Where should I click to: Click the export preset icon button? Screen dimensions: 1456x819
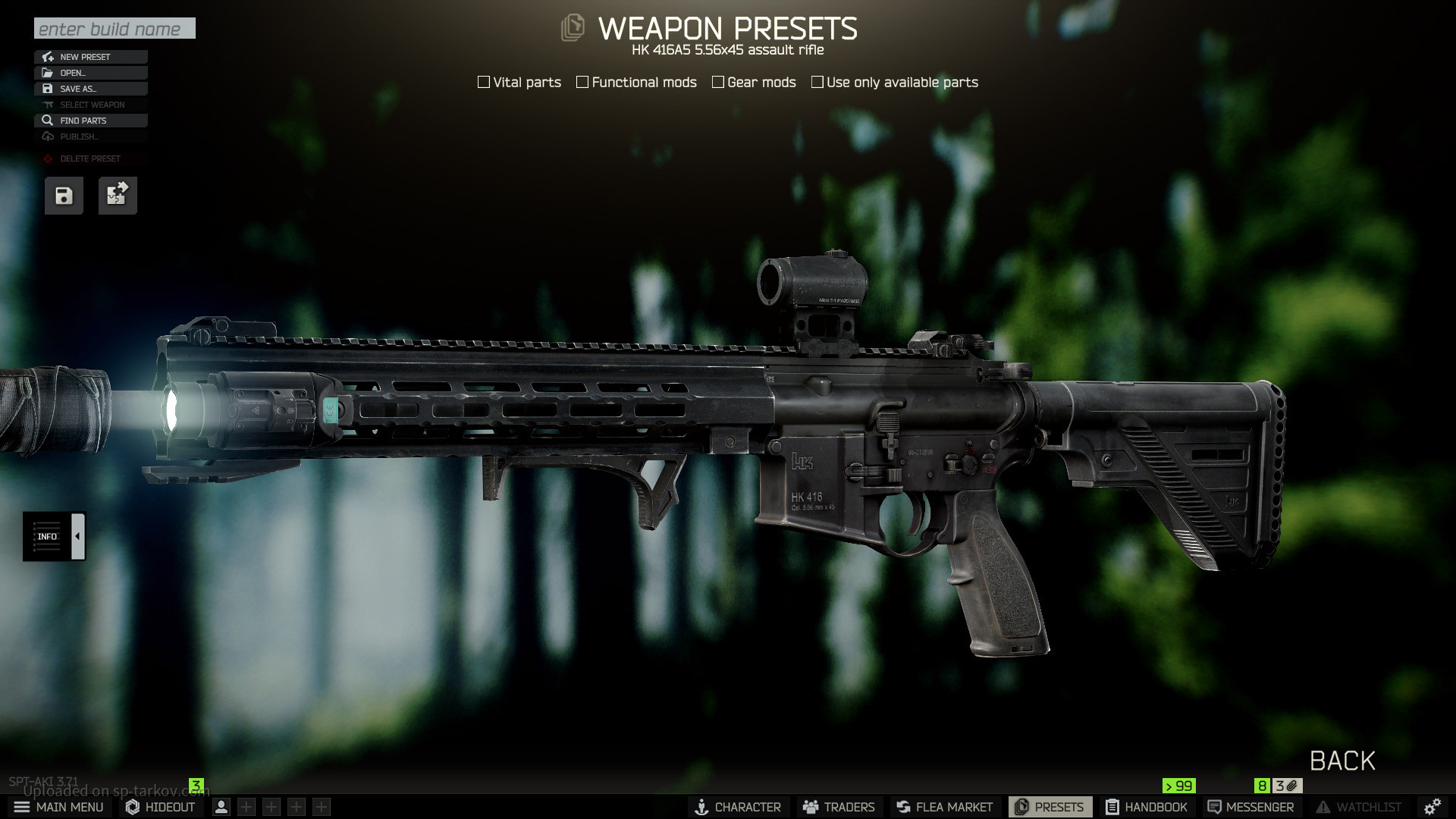118,196
